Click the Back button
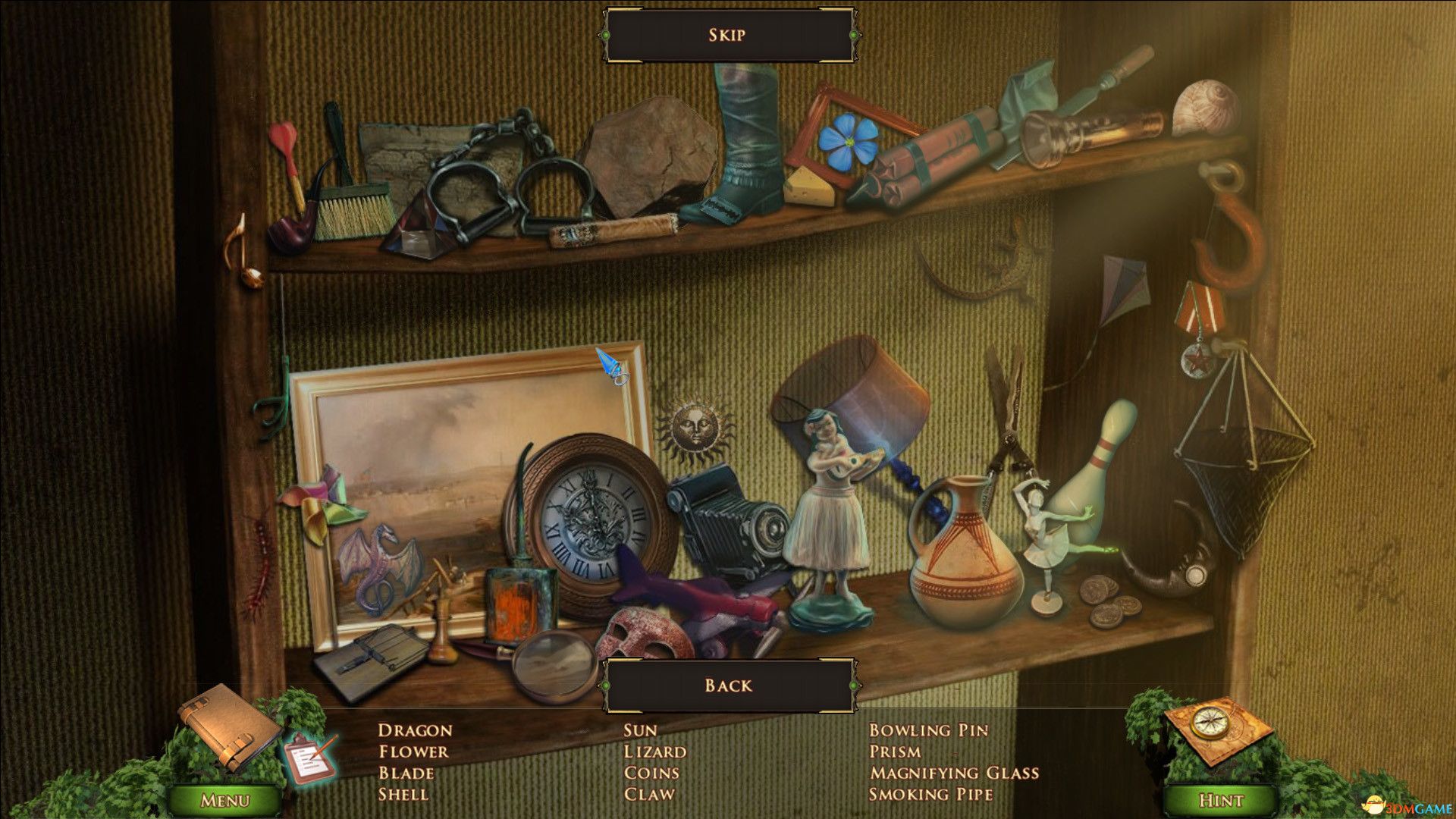This screenshot has height=819, width=1456. click(x=727, y=686)
